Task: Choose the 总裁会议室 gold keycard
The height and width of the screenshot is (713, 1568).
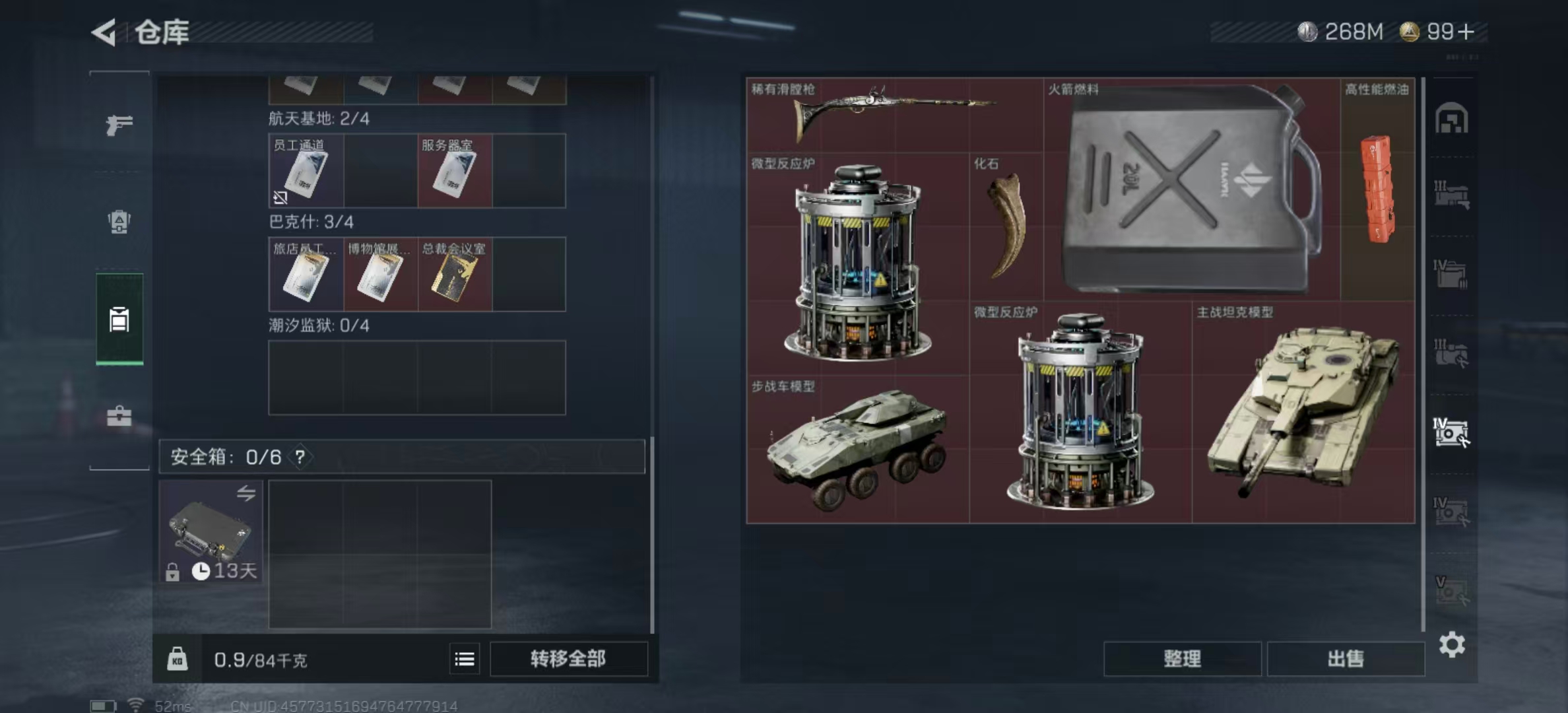Action: pos(455,275)
